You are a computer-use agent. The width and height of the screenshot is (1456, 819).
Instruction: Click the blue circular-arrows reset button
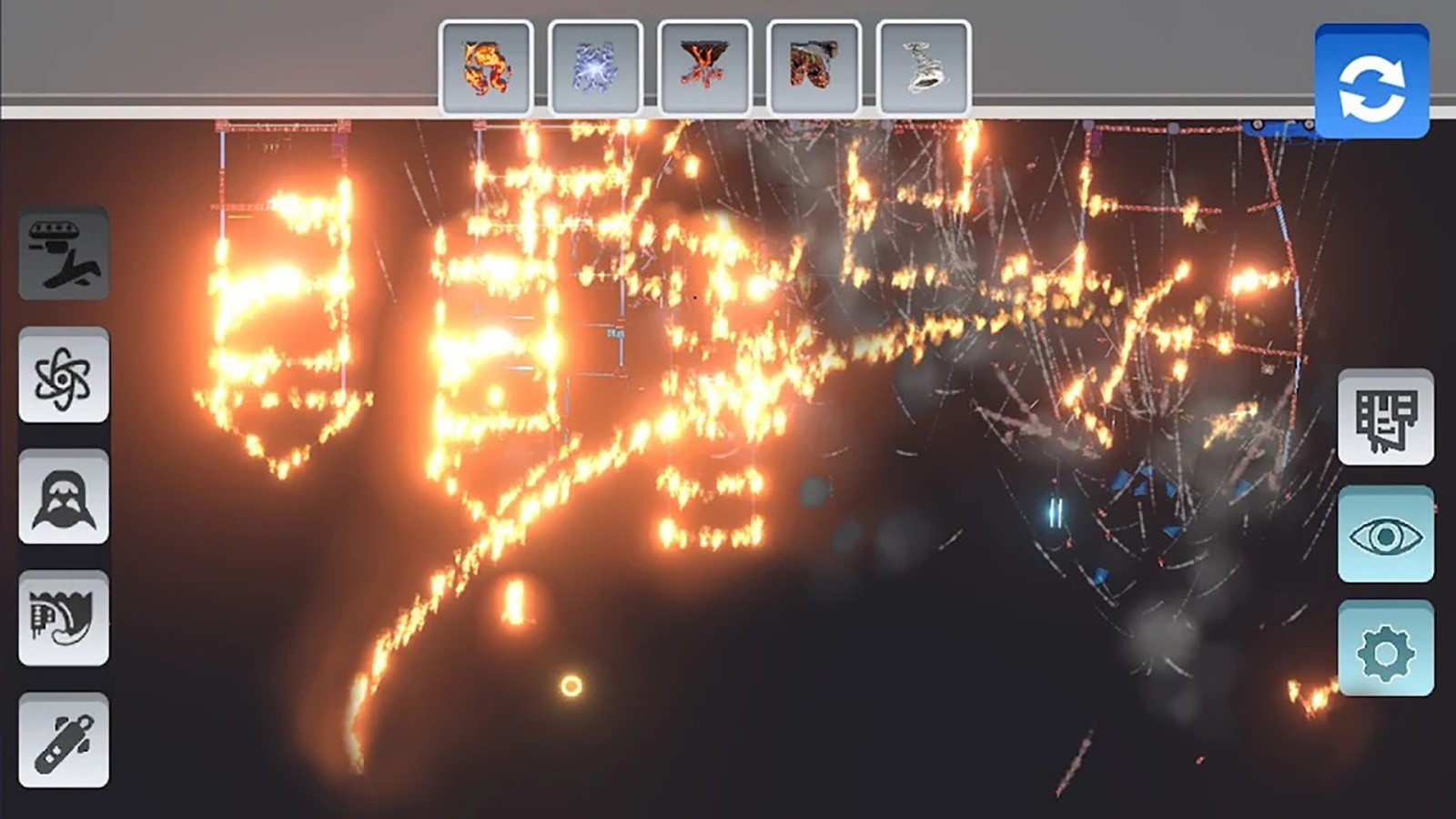(1371, 84)
